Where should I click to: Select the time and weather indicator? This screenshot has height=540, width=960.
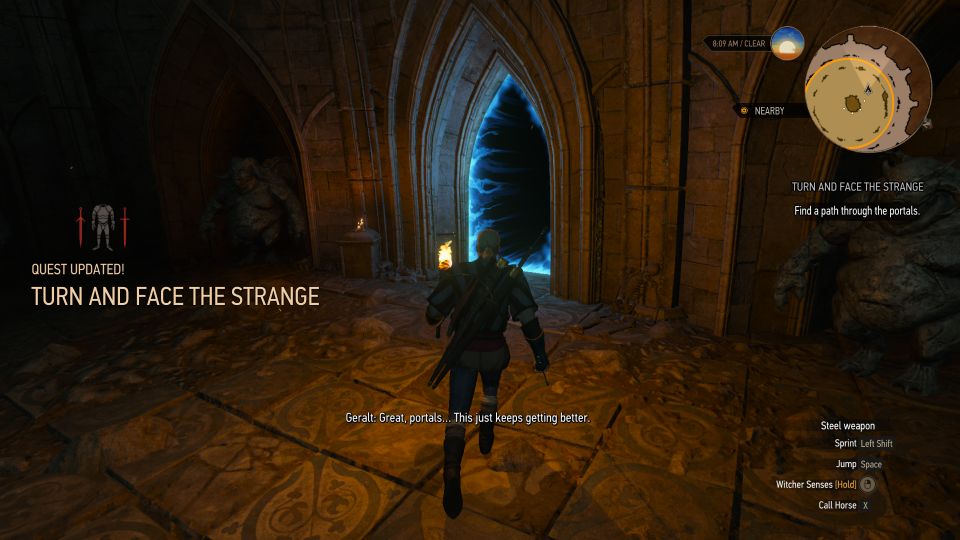tap(740, 44)
